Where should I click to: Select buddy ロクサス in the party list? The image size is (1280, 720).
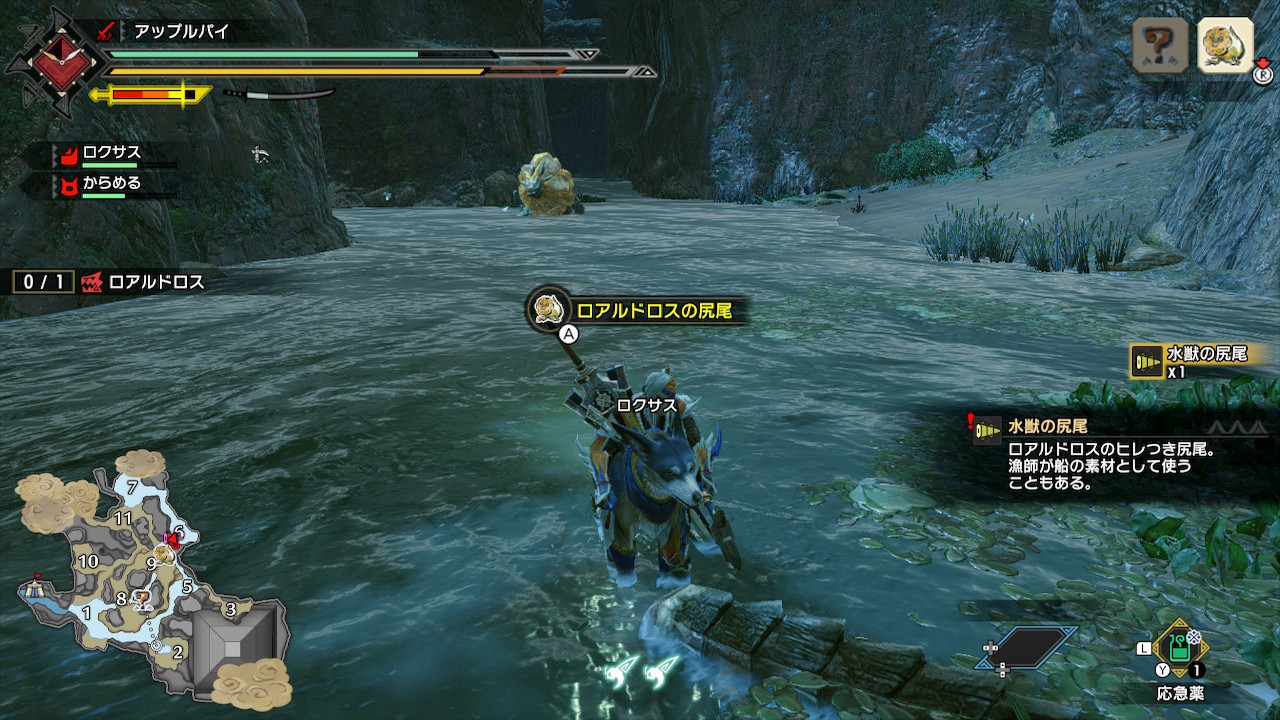click(110, 153)
